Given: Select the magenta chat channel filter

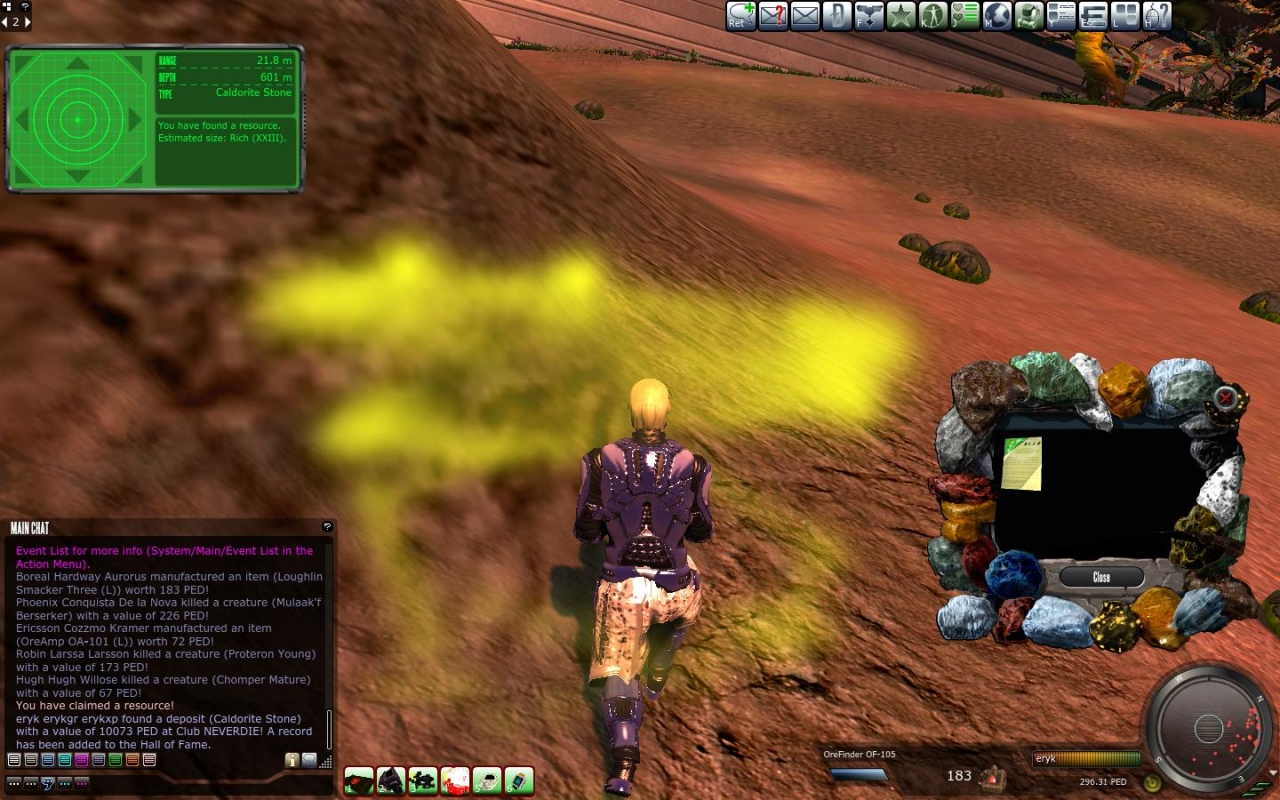Looking at the screenshot, I should click(81, 760).
